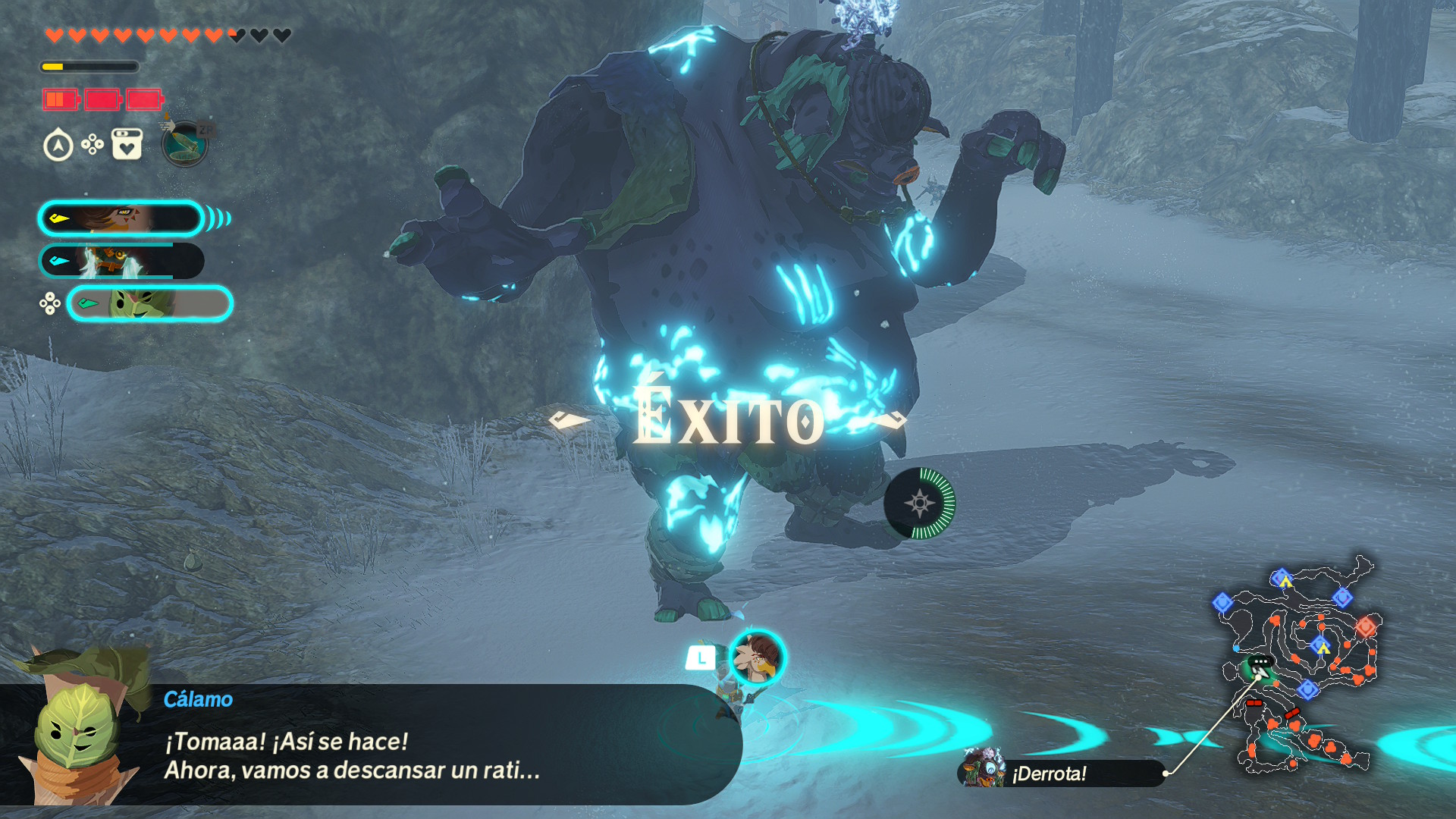Viewport: 1456px width, 819px height.
Task: Select the red diamond marker on minimap
Action: (1366, 626)
